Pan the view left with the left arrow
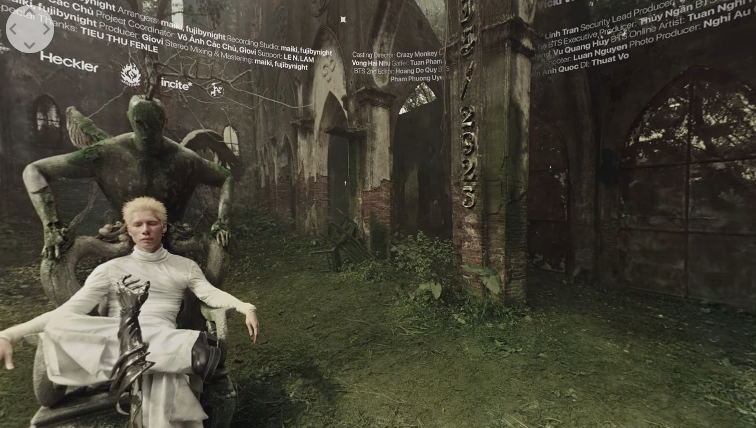756x428 pixels. tap(13, 30)
